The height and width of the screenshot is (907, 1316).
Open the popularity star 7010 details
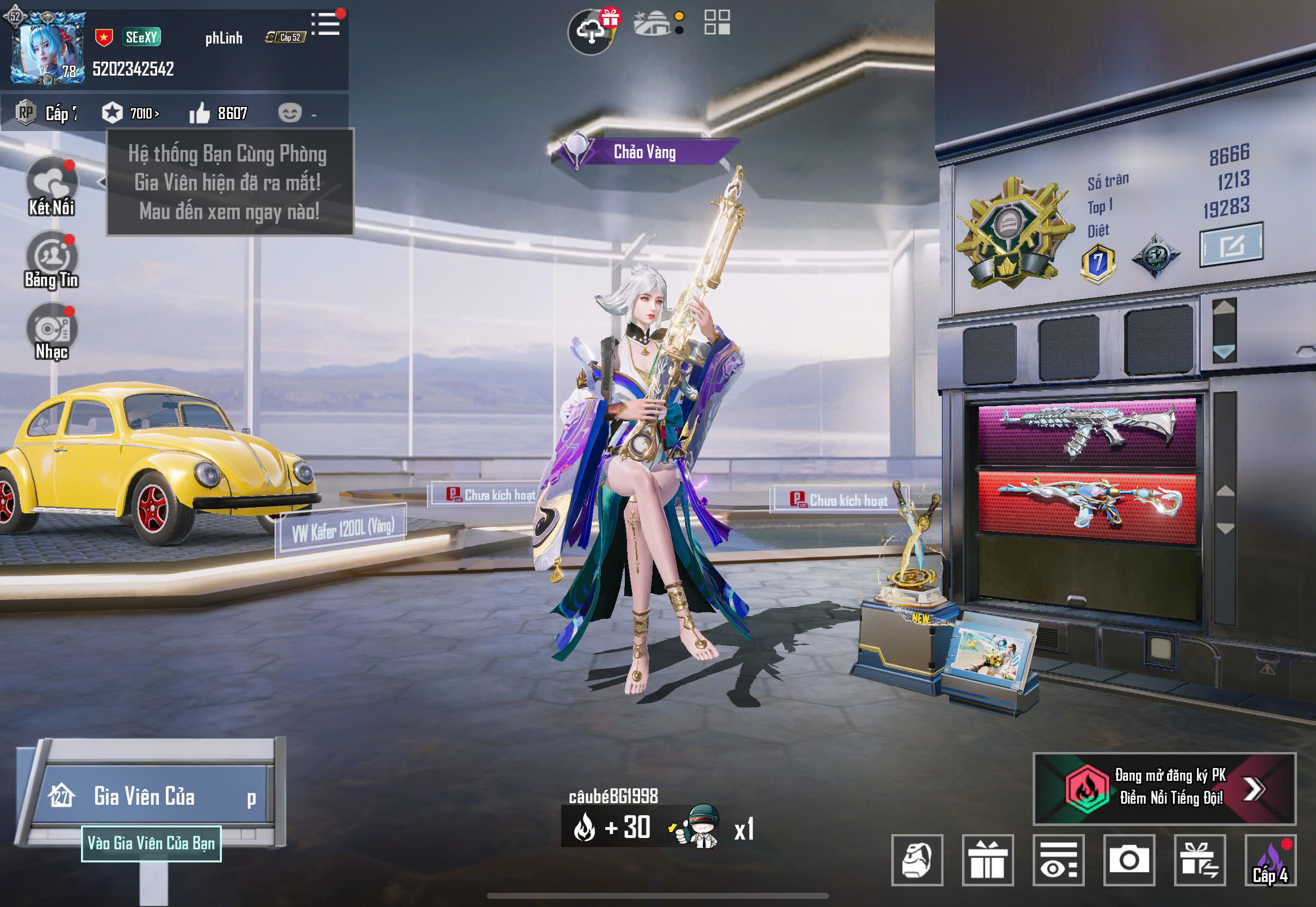click(131, 113)
